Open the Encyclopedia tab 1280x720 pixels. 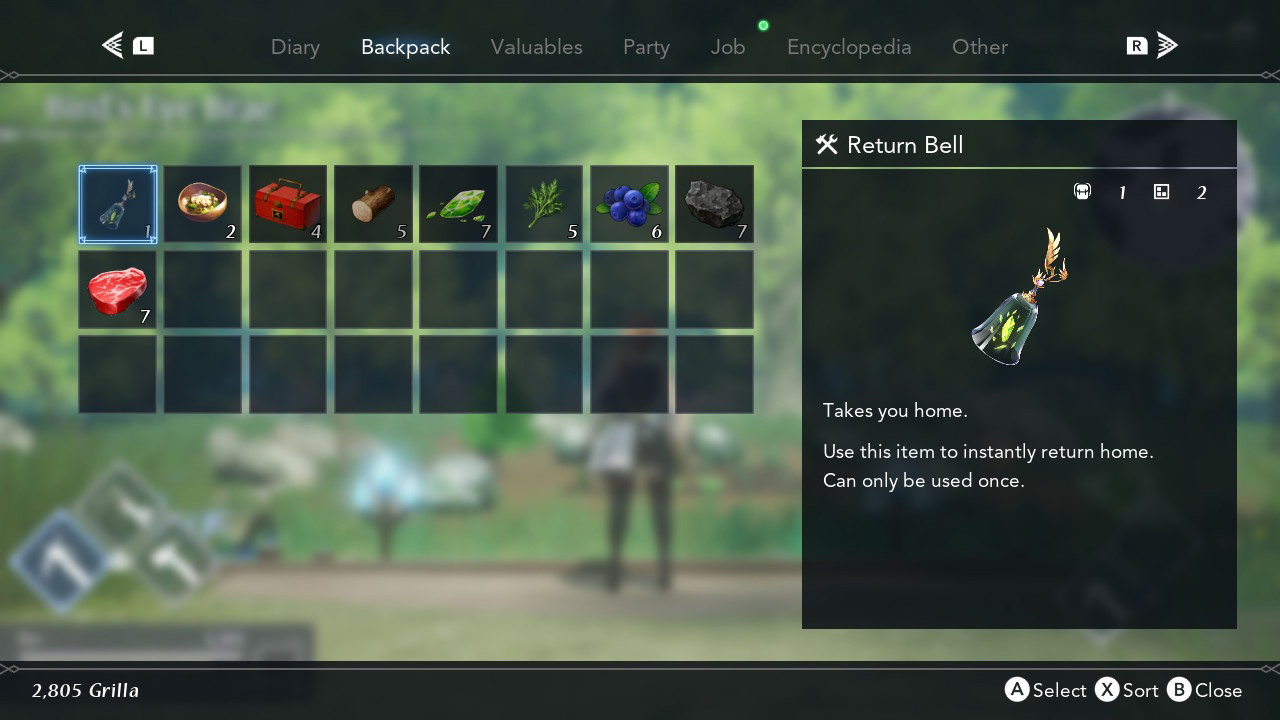(x=849, y=46)
